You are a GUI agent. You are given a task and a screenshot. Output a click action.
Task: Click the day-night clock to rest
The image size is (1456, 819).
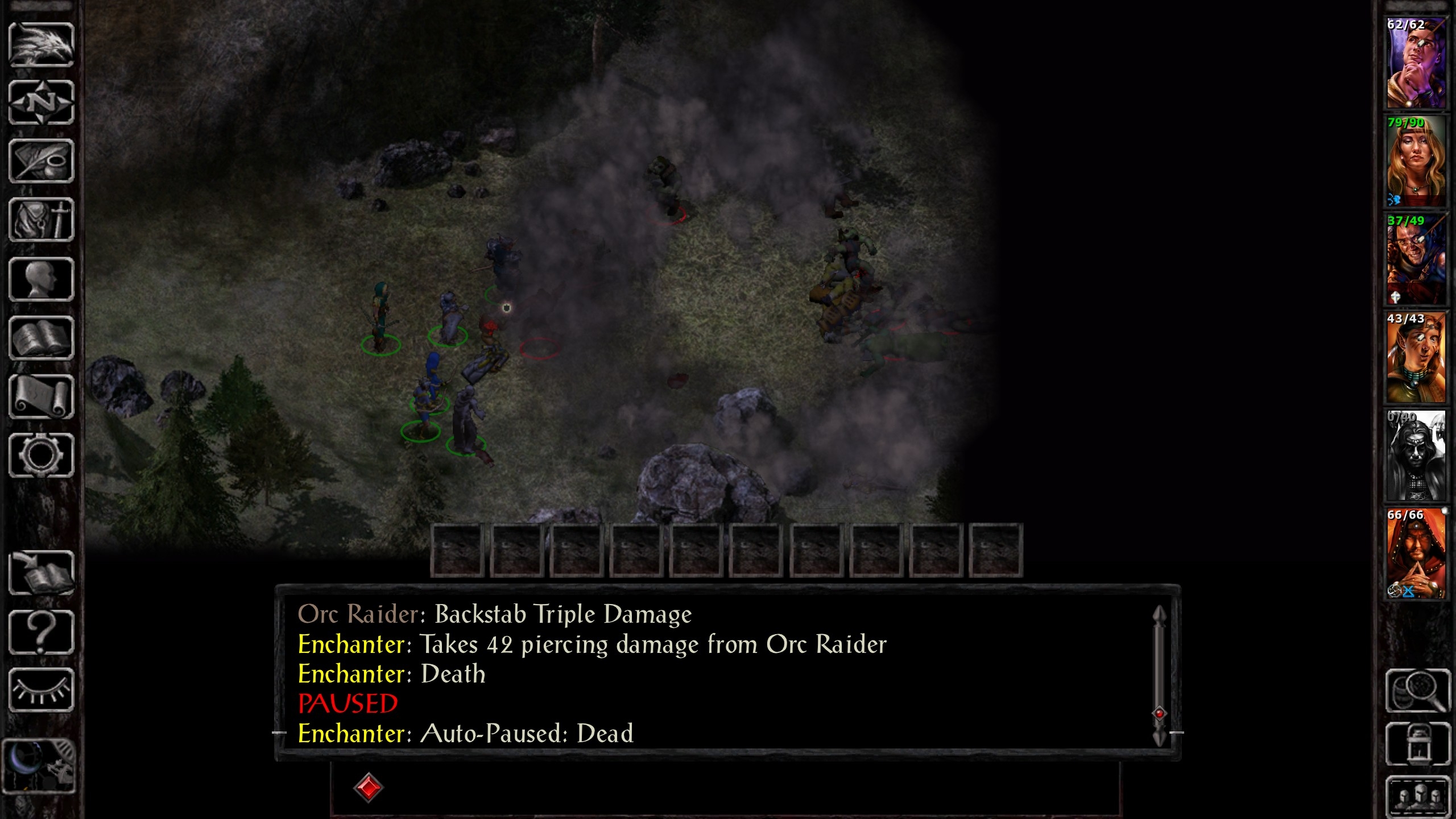pos(39,766)
